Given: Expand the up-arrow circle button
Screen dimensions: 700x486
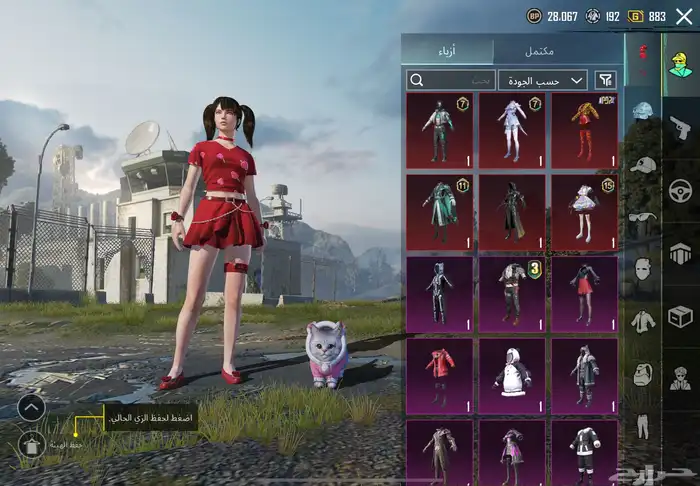Looking at the screenshot, I should tap(31, 407).
